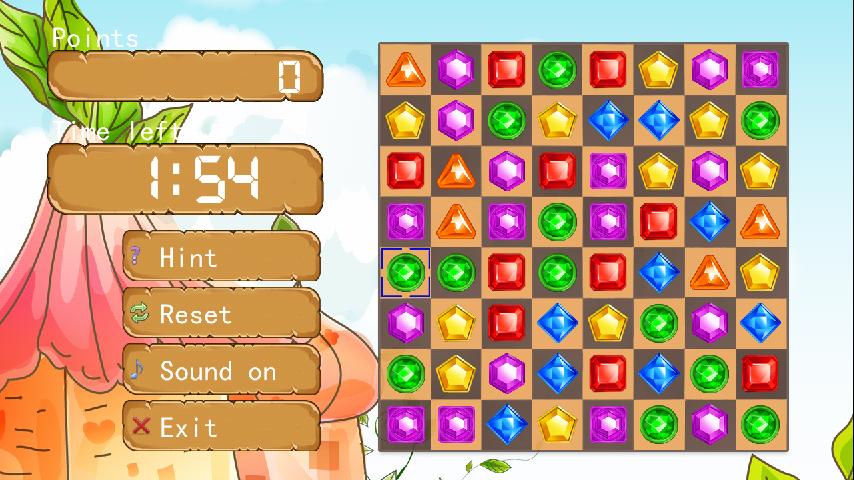Select the green gem with the selection frame
The width and height of the screenshot is (854, 480).
(406, 272)
